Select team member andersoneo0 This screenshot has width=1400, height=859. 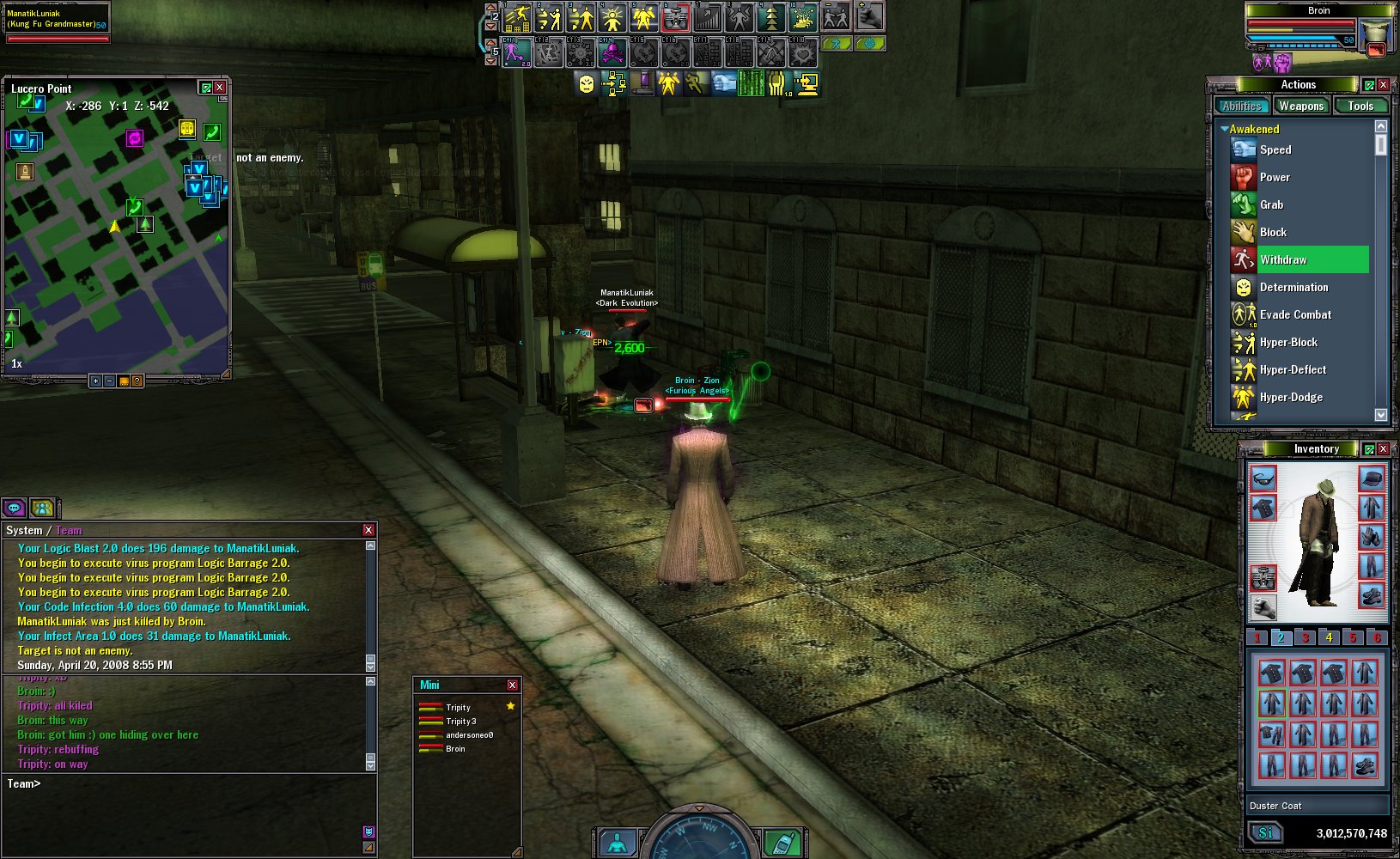tap(468, 735)
